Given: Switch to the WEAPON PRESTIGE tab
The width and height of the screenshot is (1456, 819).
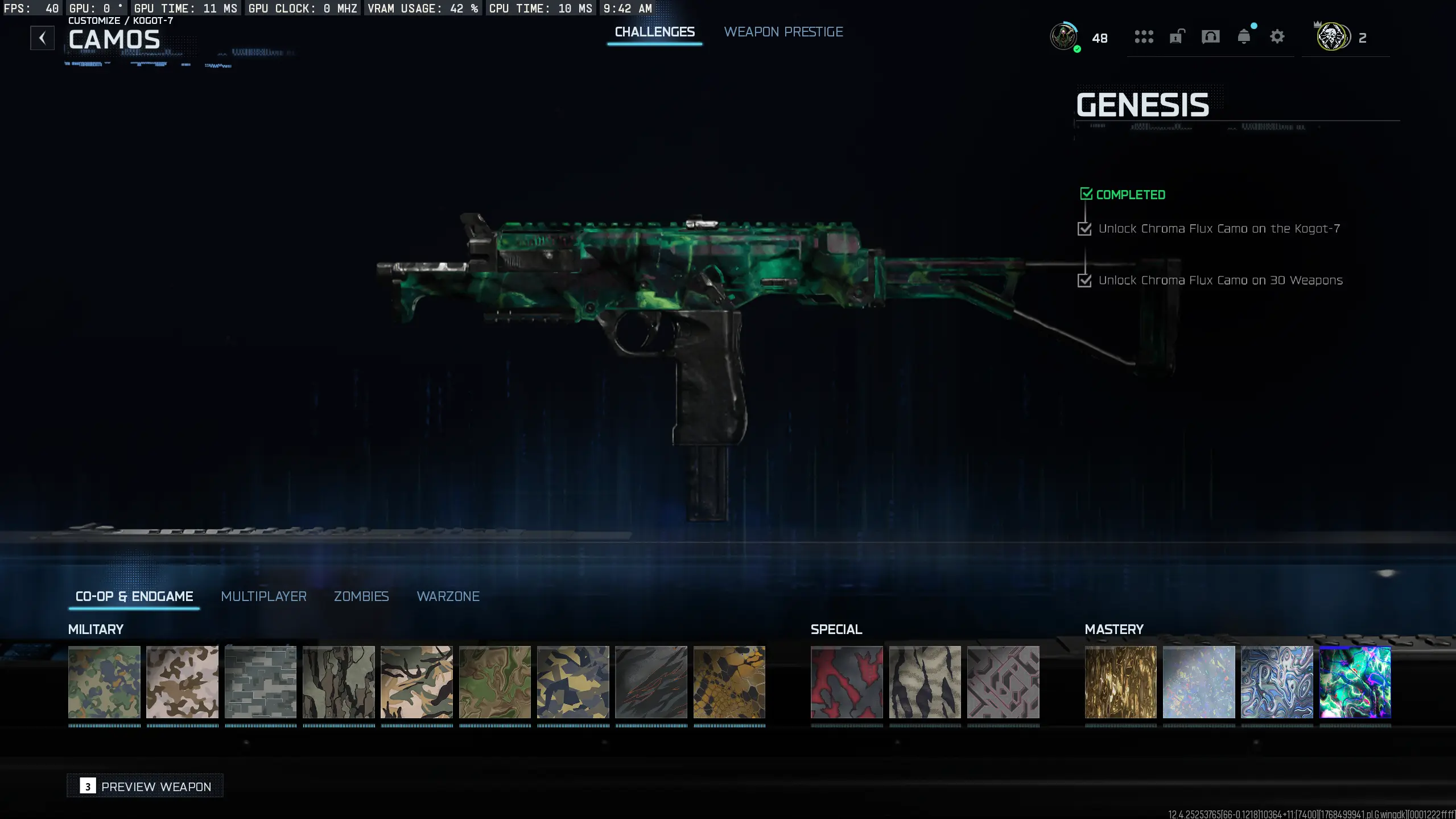Looking at the screenshot, I should (783, 32).
